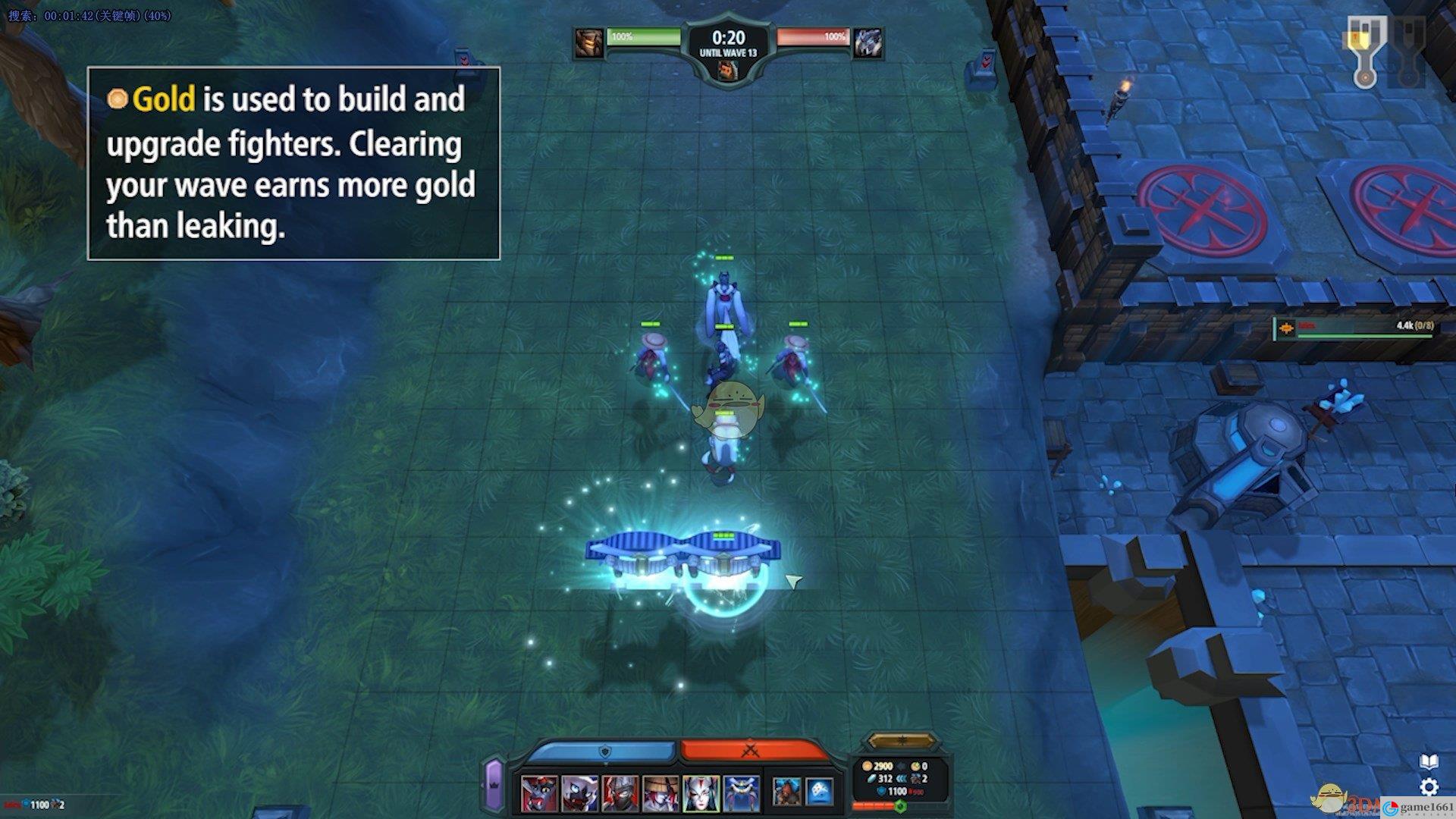Click the red-bearded worker icon
Viewport: 1456px width, 819px height.
tap(786, 792)
